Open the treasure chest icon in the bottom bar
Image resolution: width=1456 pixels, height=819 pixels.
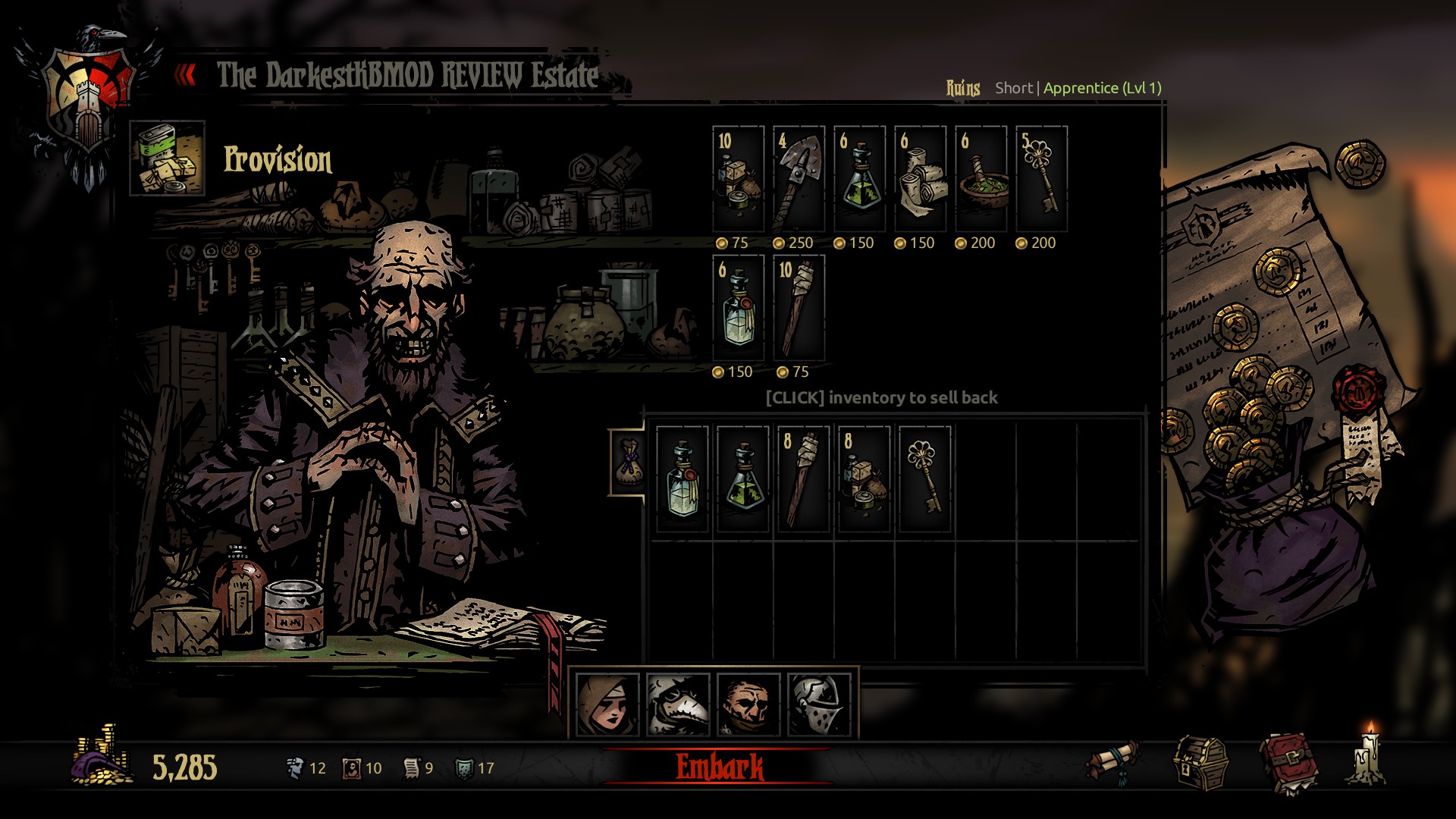click(1200, 764)
